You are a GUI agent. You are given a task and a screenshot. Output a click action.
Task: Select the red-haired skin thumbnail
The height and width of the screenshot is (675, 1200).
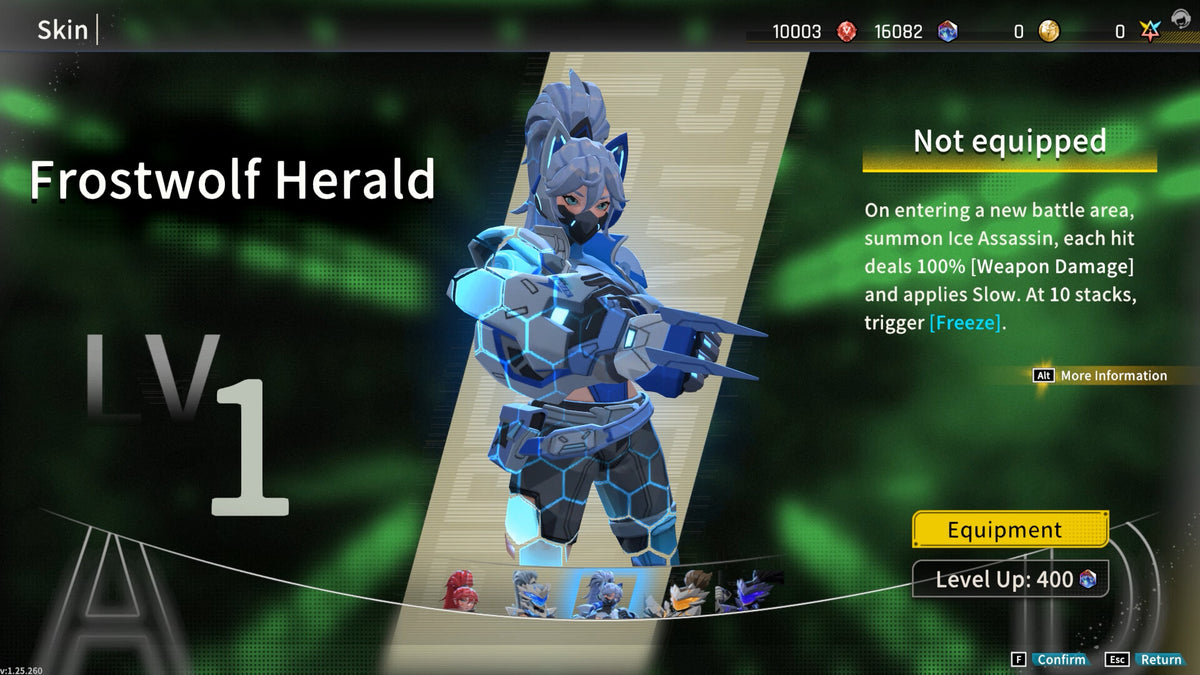(460, 591)
